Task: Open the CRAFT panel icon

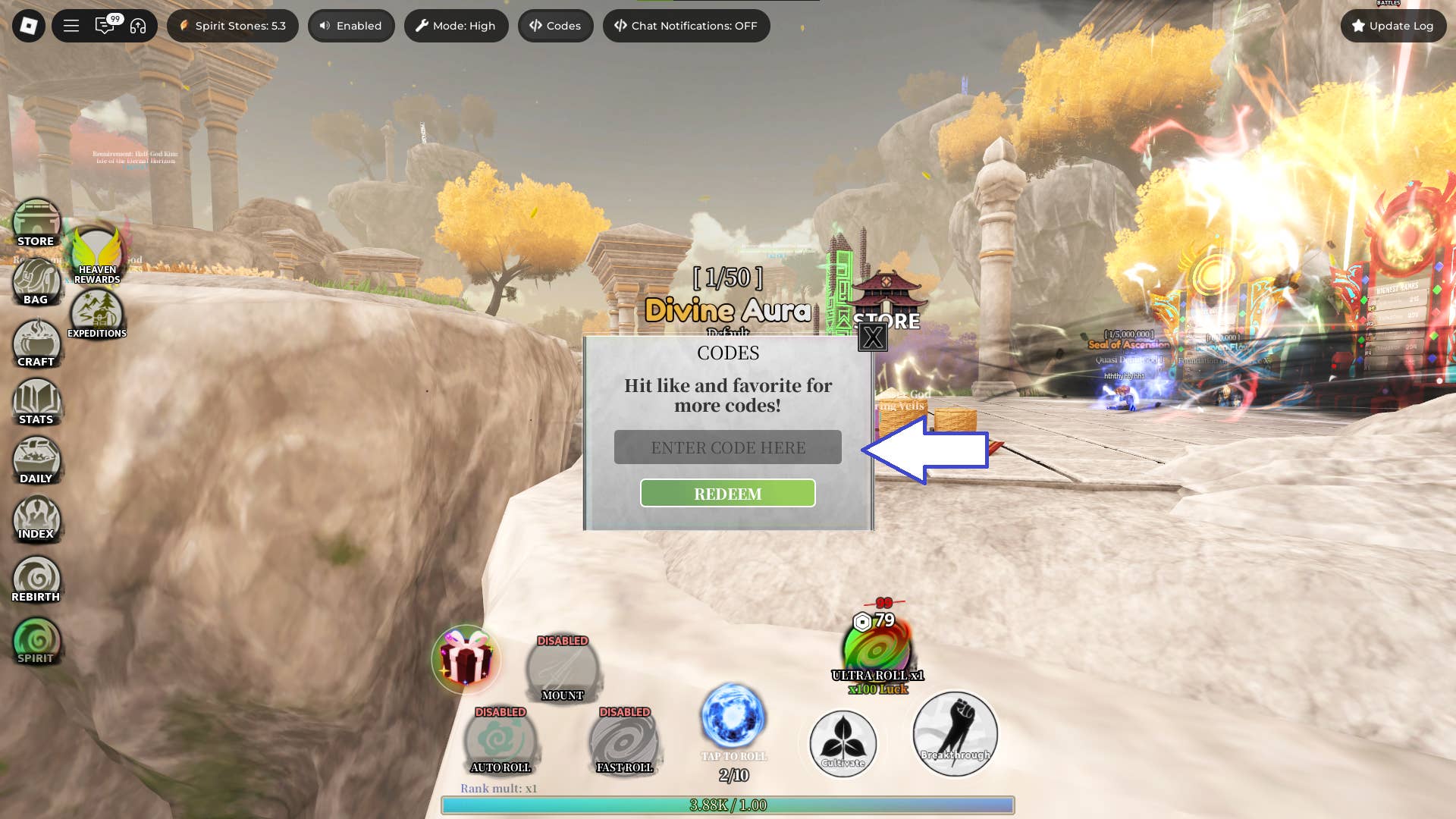Action: [36, 343]
